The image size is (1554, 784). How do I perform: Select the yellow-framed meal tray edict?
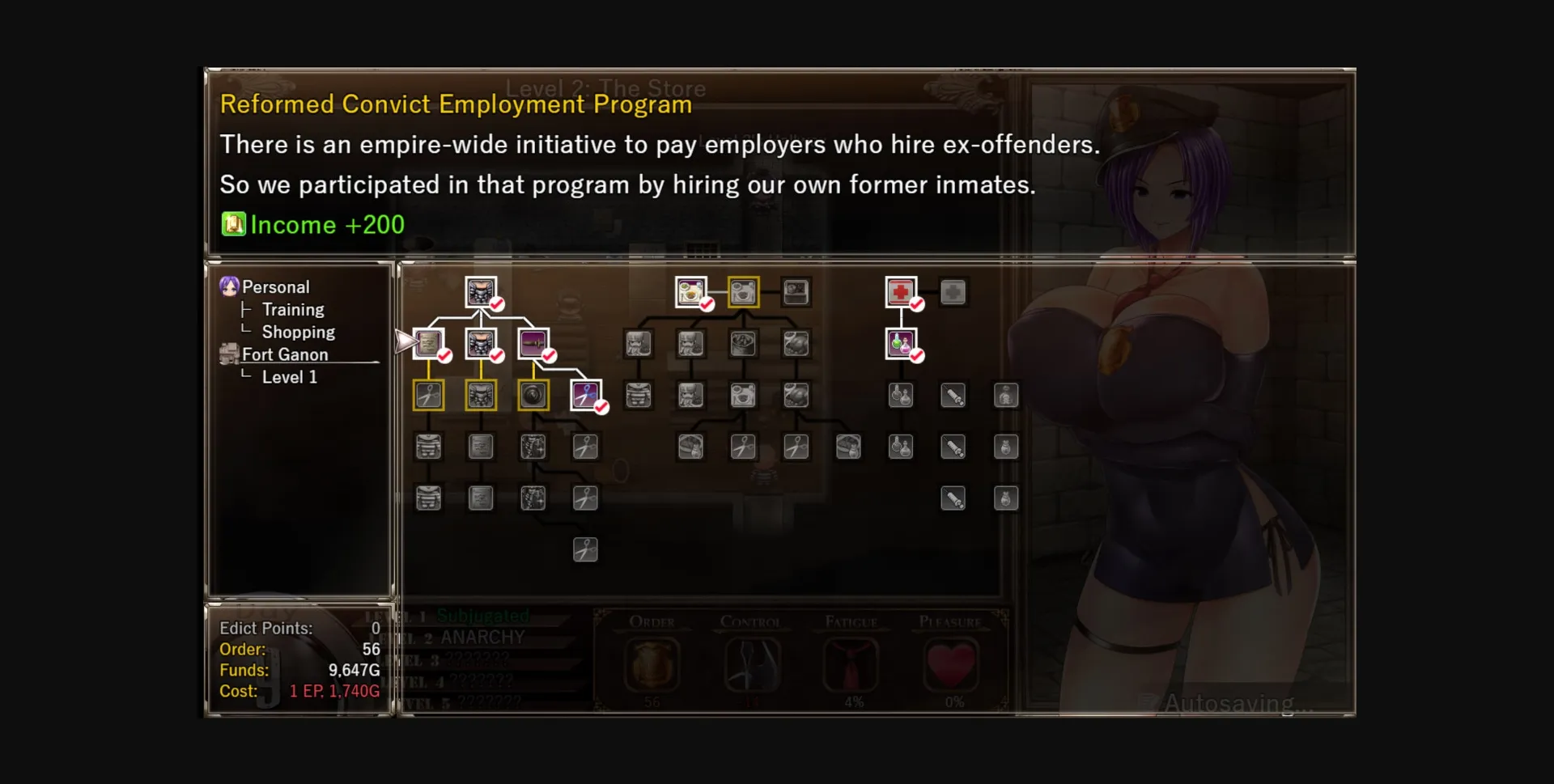click(x=744, y=293)
